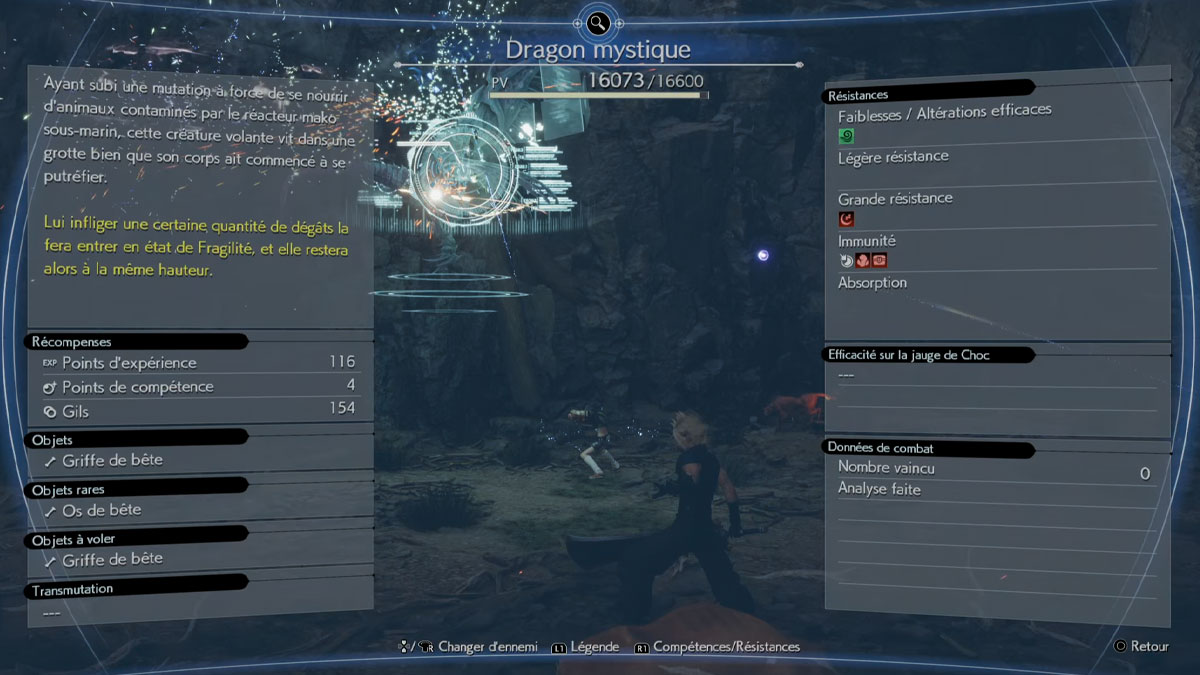Select the rare item Os de bête
The height and width of the screenshot is (675, 1200).
[x=101, y=510]
